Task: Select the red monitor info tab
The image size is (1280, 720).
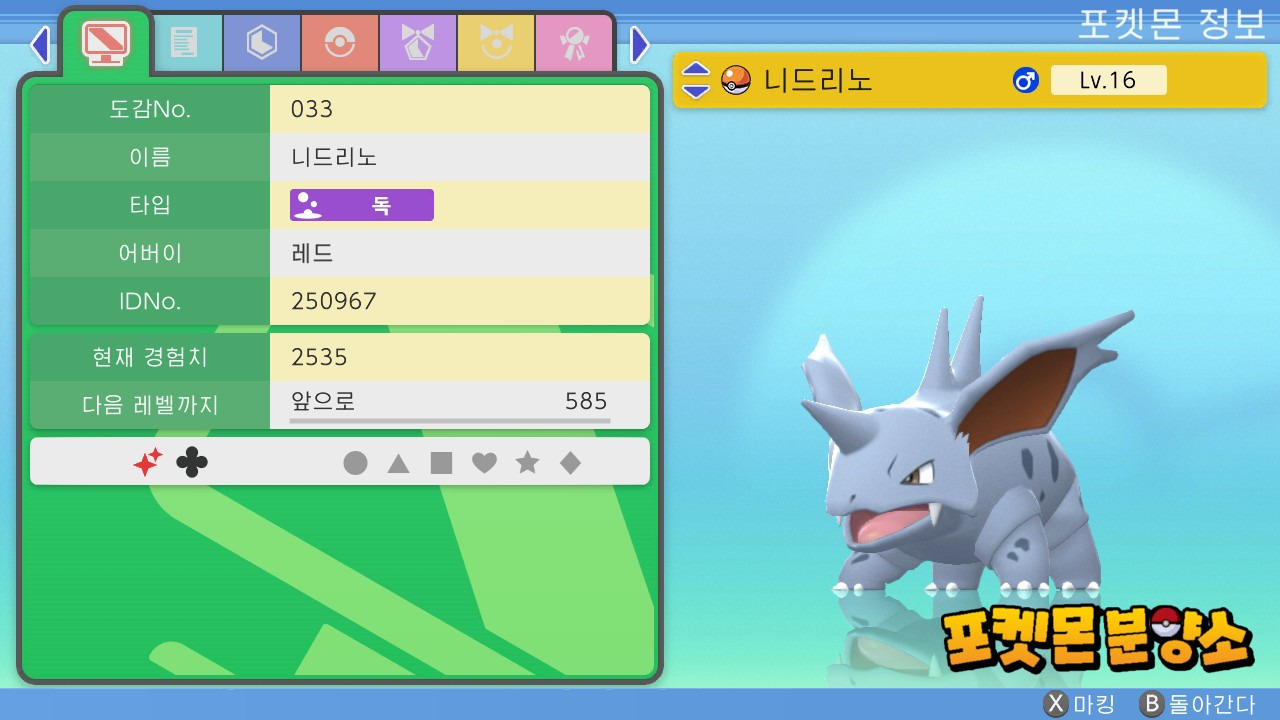Action: (x=105, y=42)
